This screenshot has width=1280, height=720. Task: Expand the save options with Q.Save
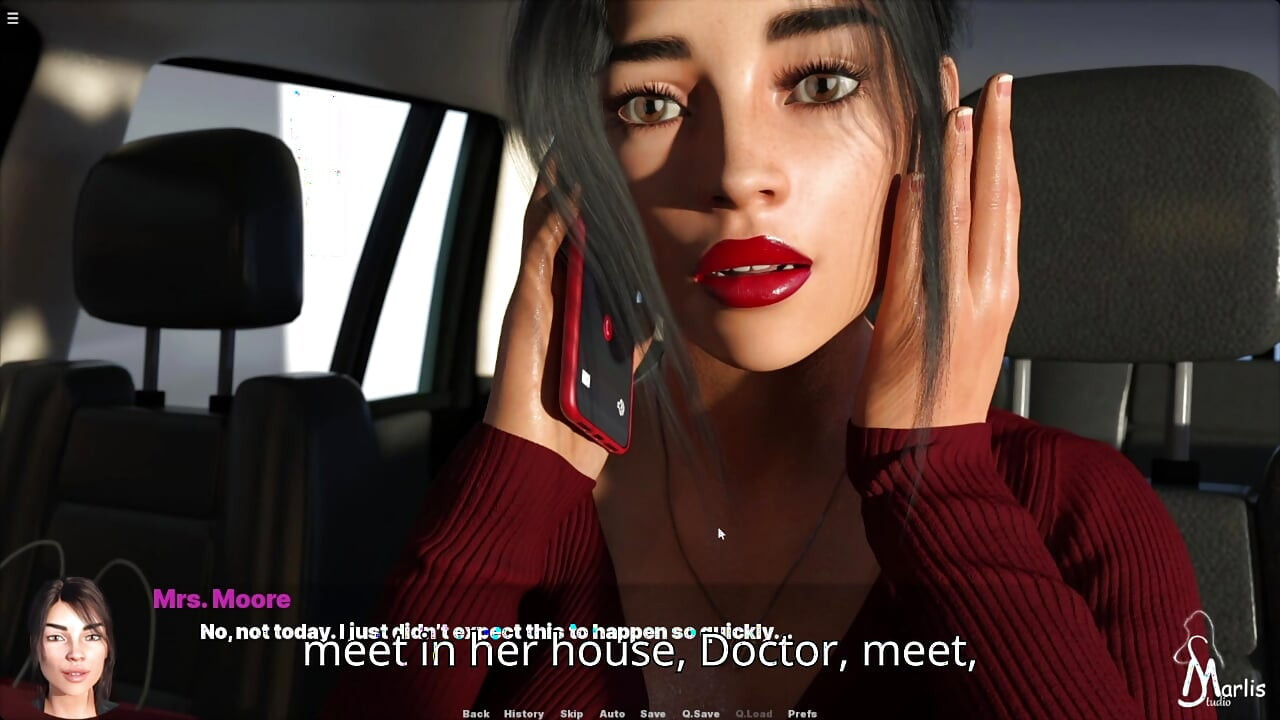pyautogui.click(x=700, y=714)
